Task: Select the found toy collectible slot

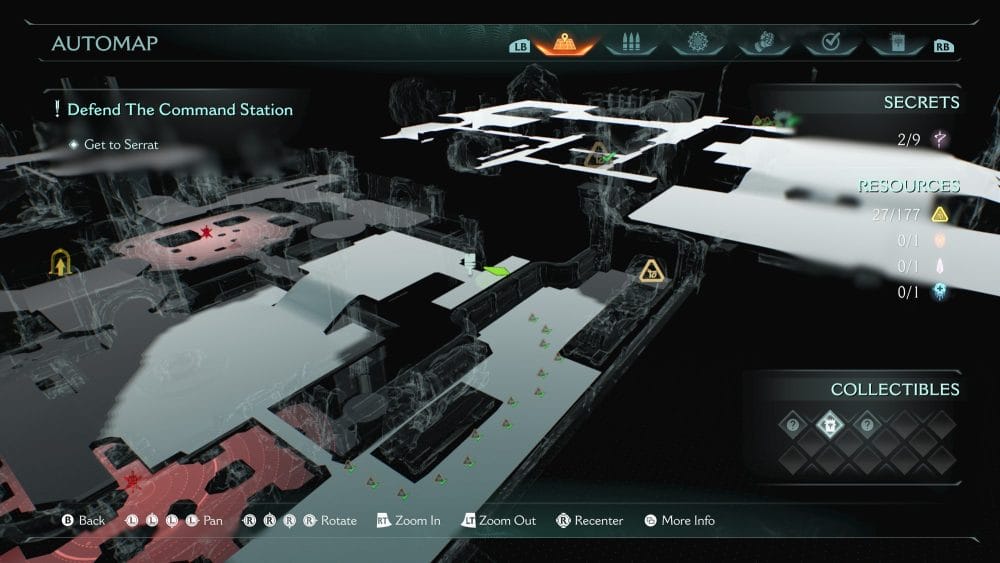Action: 829,425
